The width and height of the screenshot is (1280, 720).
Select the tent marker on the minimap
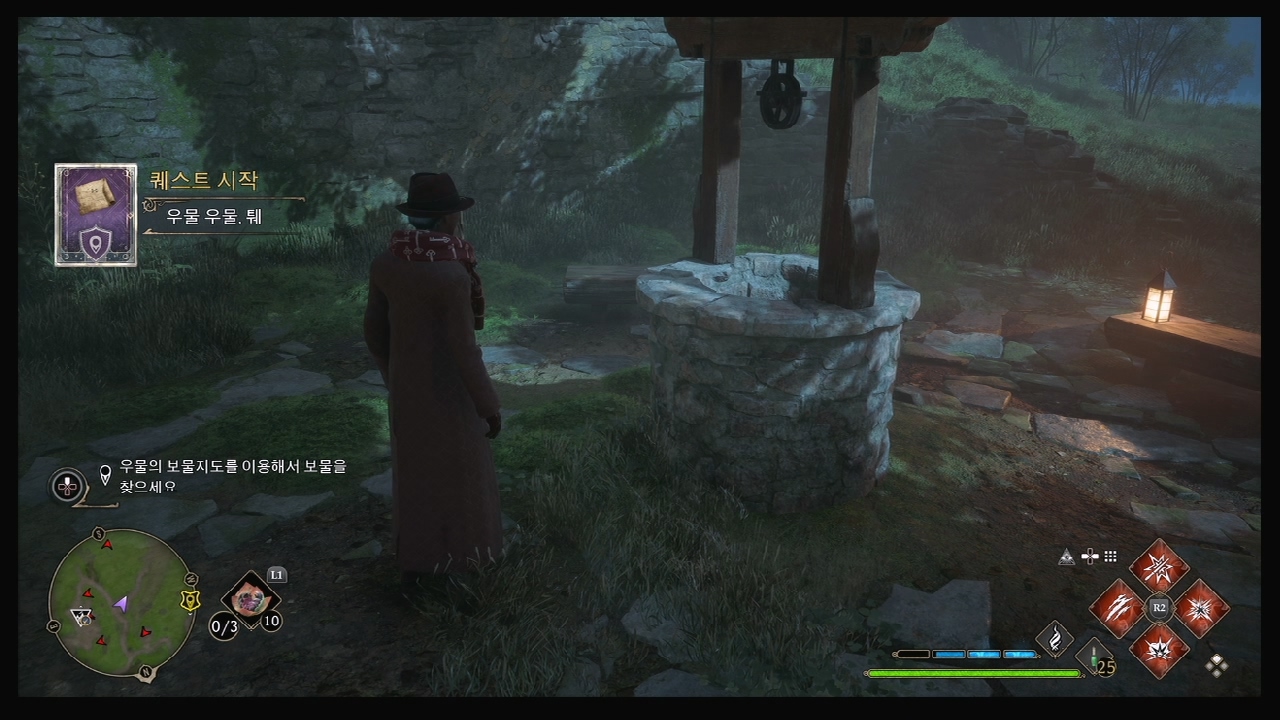(80, 616)
